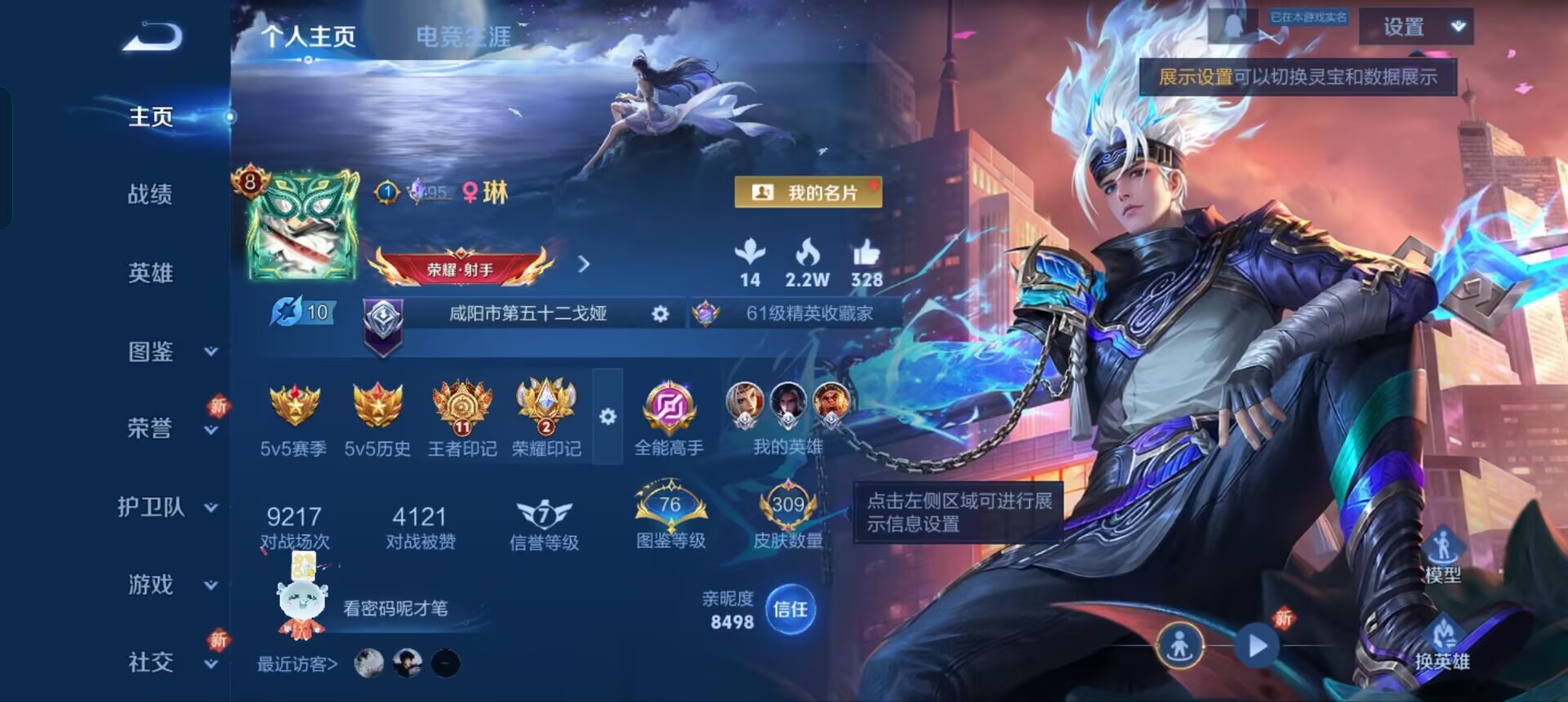Click the 我的名片 button
This screenshot has width=1568, height=702.
810,191
